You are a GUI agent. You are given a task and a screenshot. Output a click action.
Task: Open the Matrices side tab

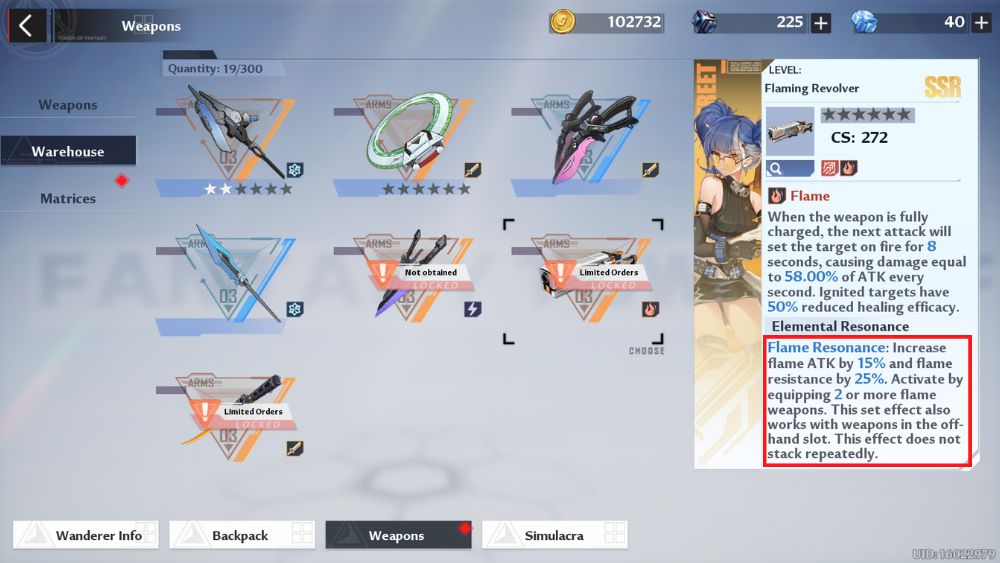click(68, 198)
